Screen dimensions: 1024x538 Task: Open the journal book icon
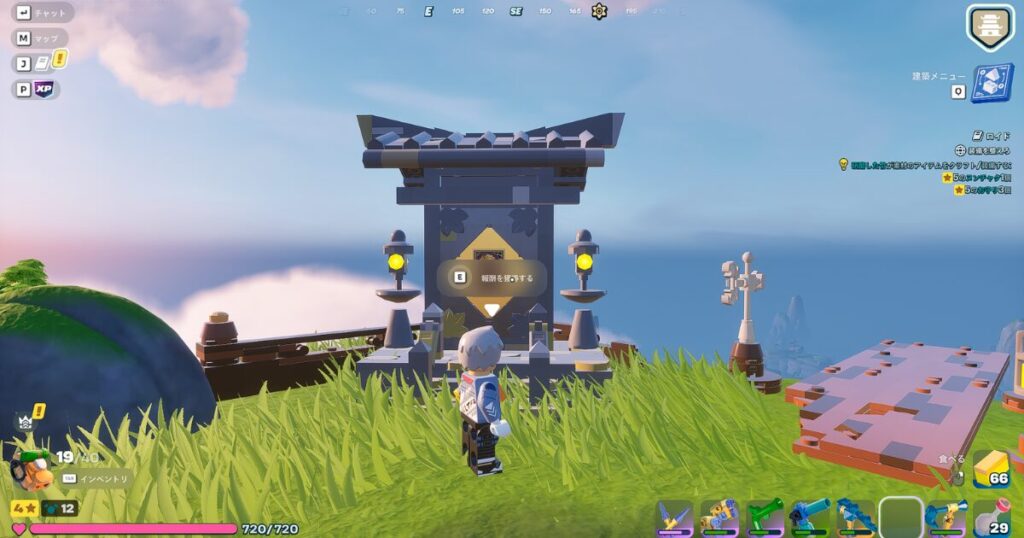[43, 63]
